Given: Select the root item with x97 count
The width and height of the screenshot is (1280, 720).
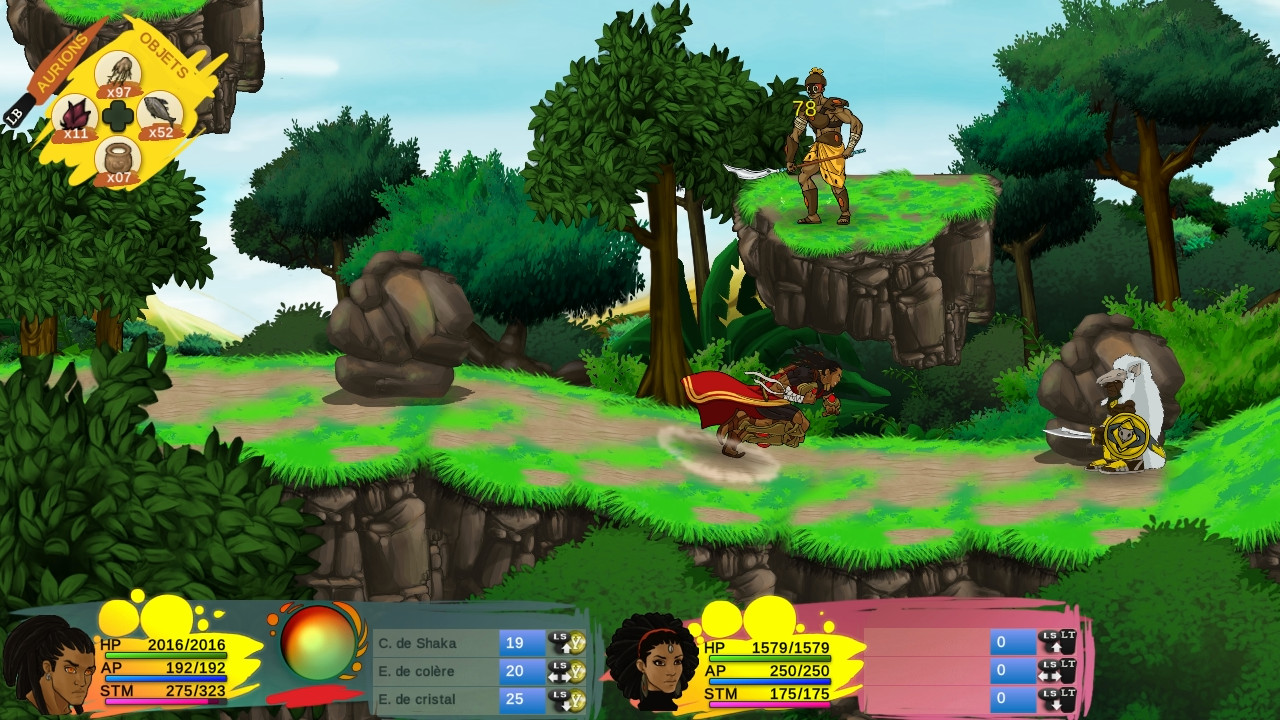Looking at the screenshot, I should (x=118, y=74).
